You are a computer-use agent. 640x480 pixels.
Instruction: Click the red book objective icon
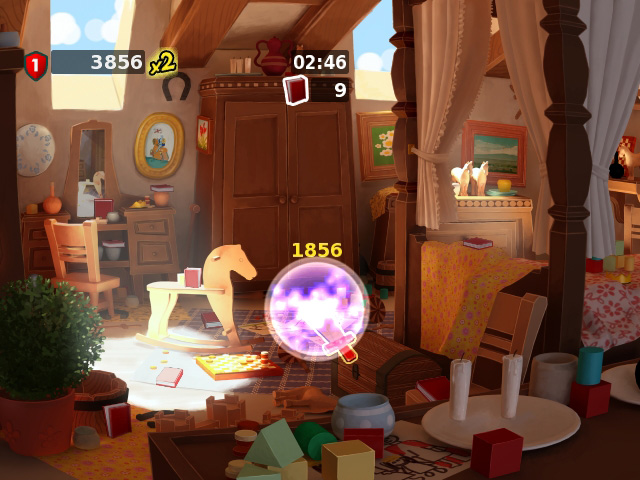pyautogui.click(x=297, y=90)
